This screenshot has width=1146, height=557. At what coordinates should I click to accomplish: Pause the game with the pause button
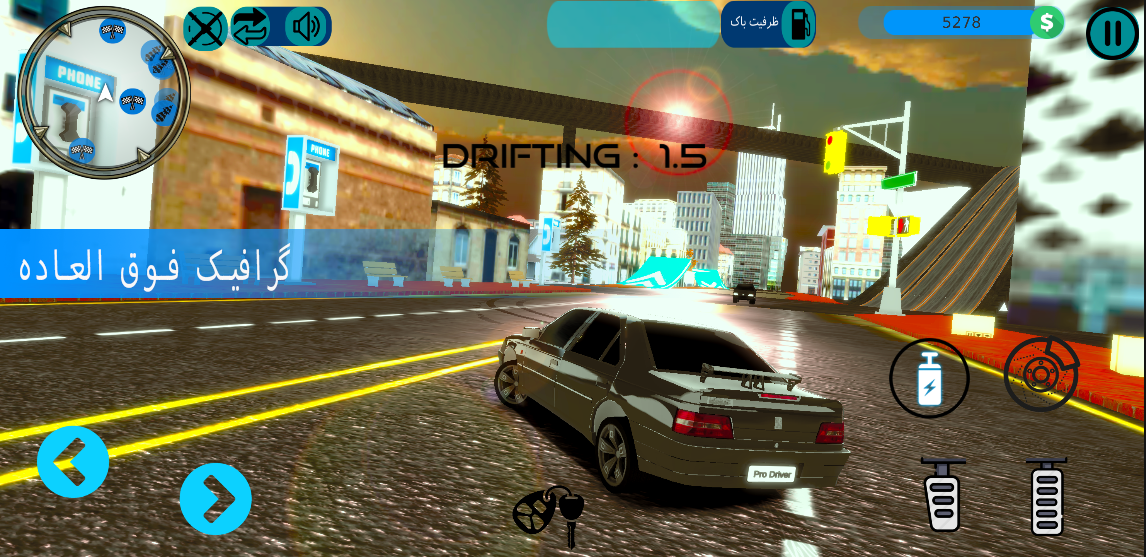(1111, 33)
